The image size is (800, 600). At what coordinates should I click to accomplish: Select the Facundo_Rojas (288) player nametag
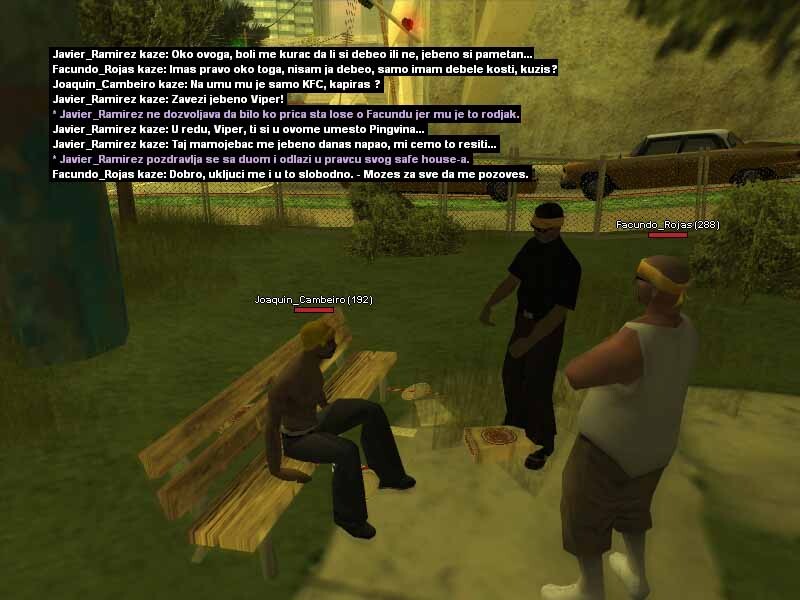tap(667, 225)
